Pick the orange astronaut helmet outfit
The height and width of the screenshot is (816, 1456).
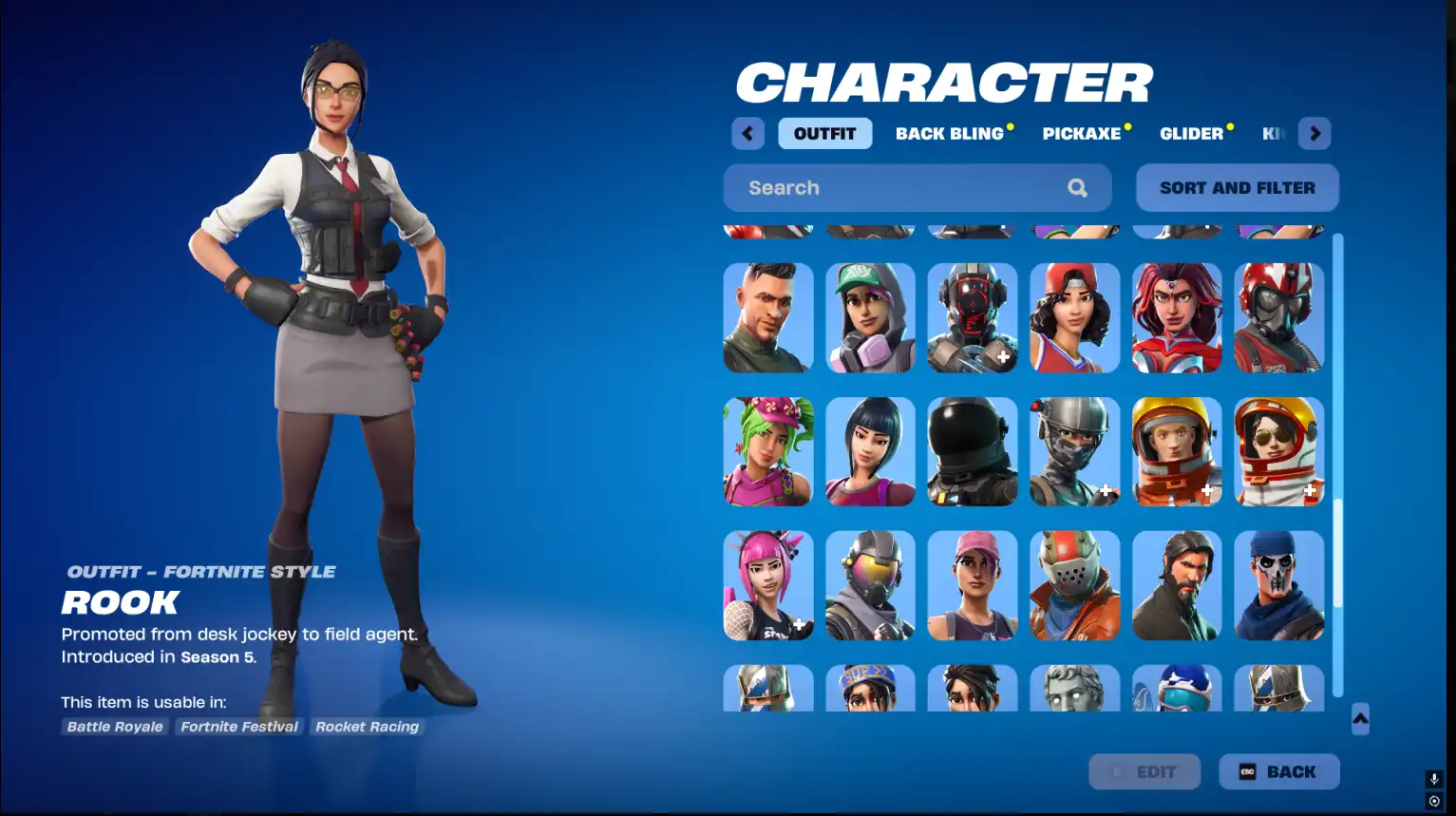point(1177,452)
